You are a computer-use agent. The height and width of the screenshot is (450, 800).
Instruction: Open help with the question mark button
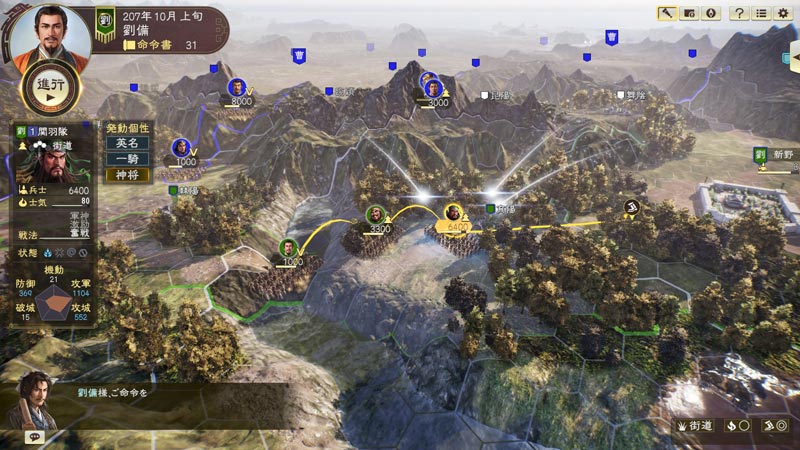739,13
